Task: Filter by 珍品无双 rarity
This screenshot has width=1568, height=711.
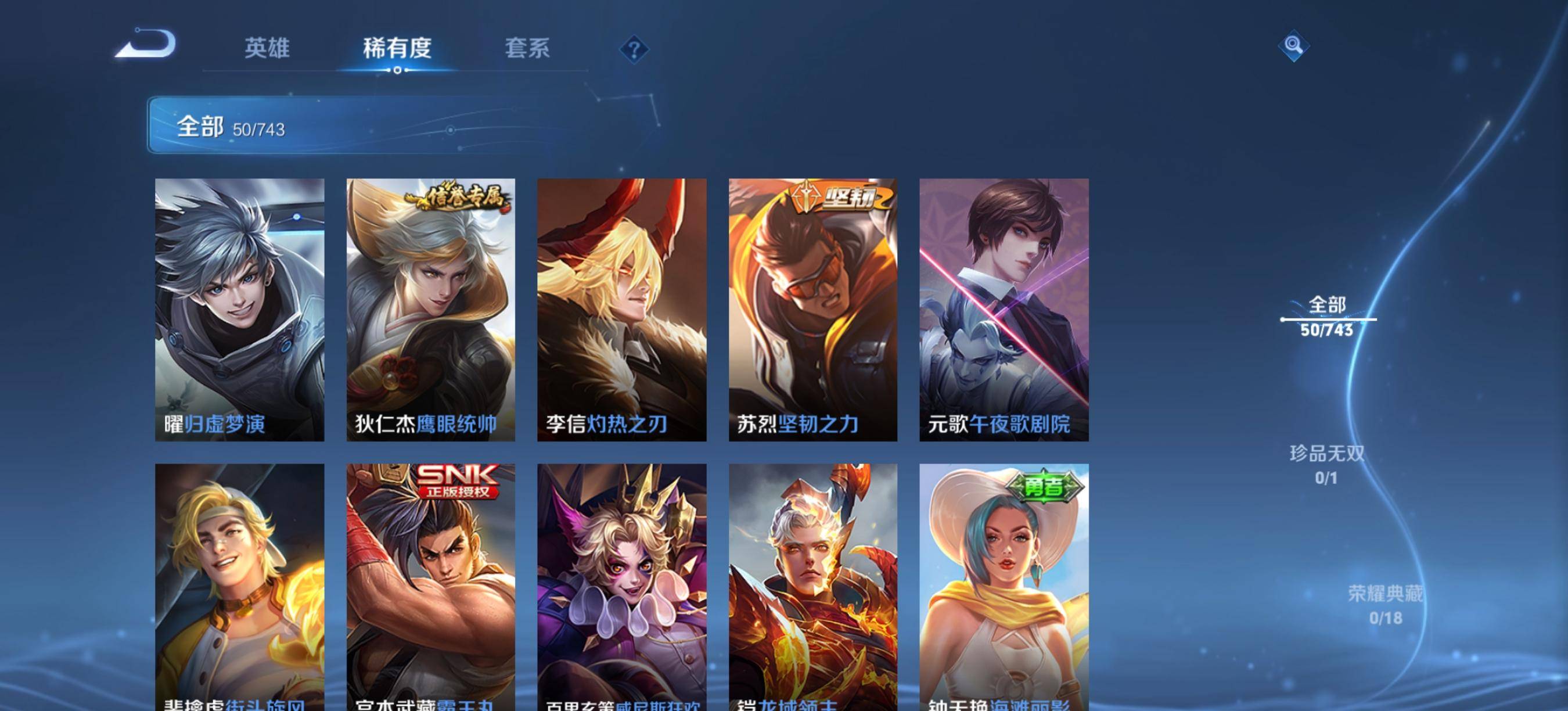Action: click(1326, 465)
